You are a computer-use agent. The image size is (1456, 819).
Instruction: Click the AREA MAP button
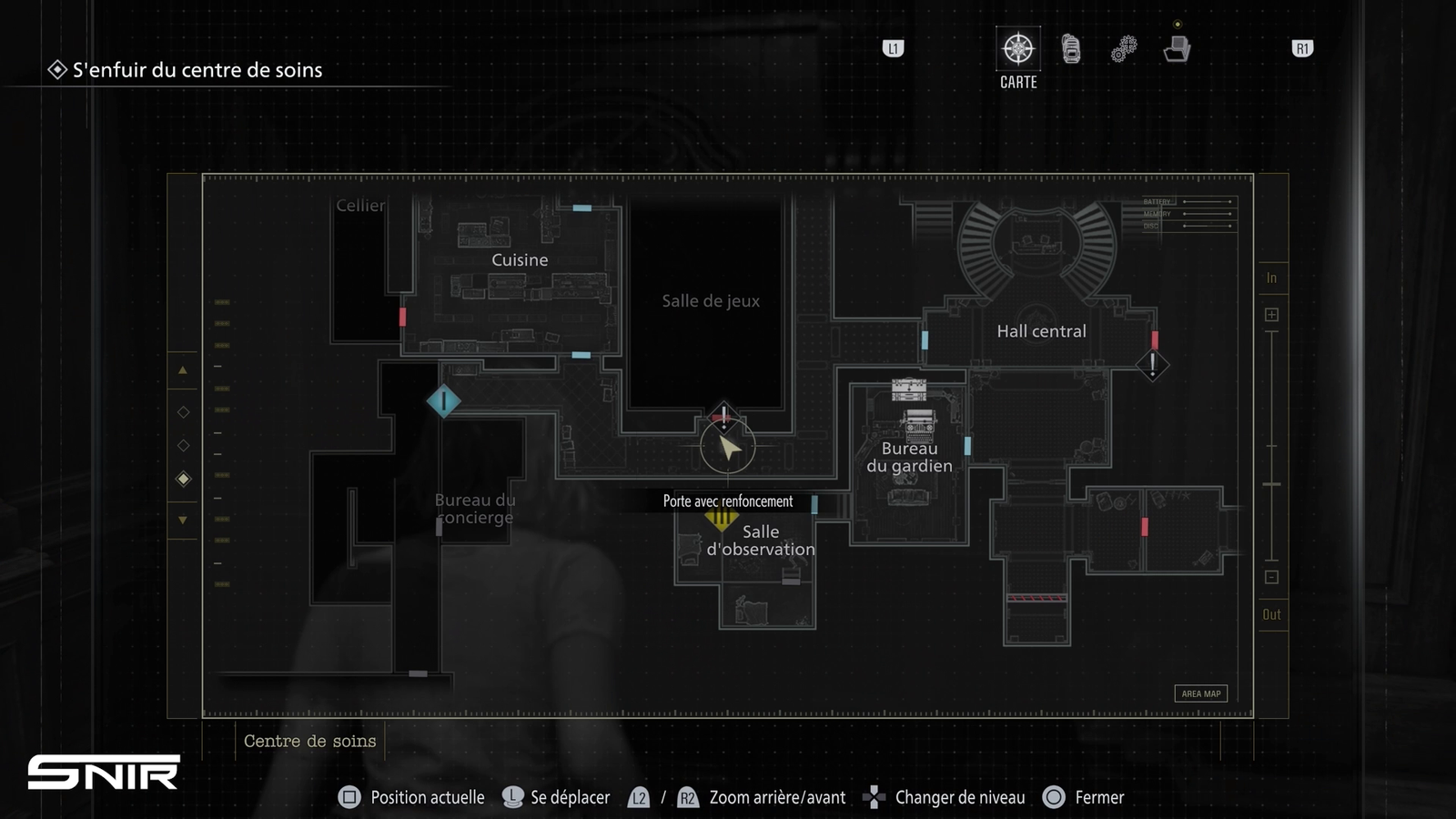[x=1200, y=693]
